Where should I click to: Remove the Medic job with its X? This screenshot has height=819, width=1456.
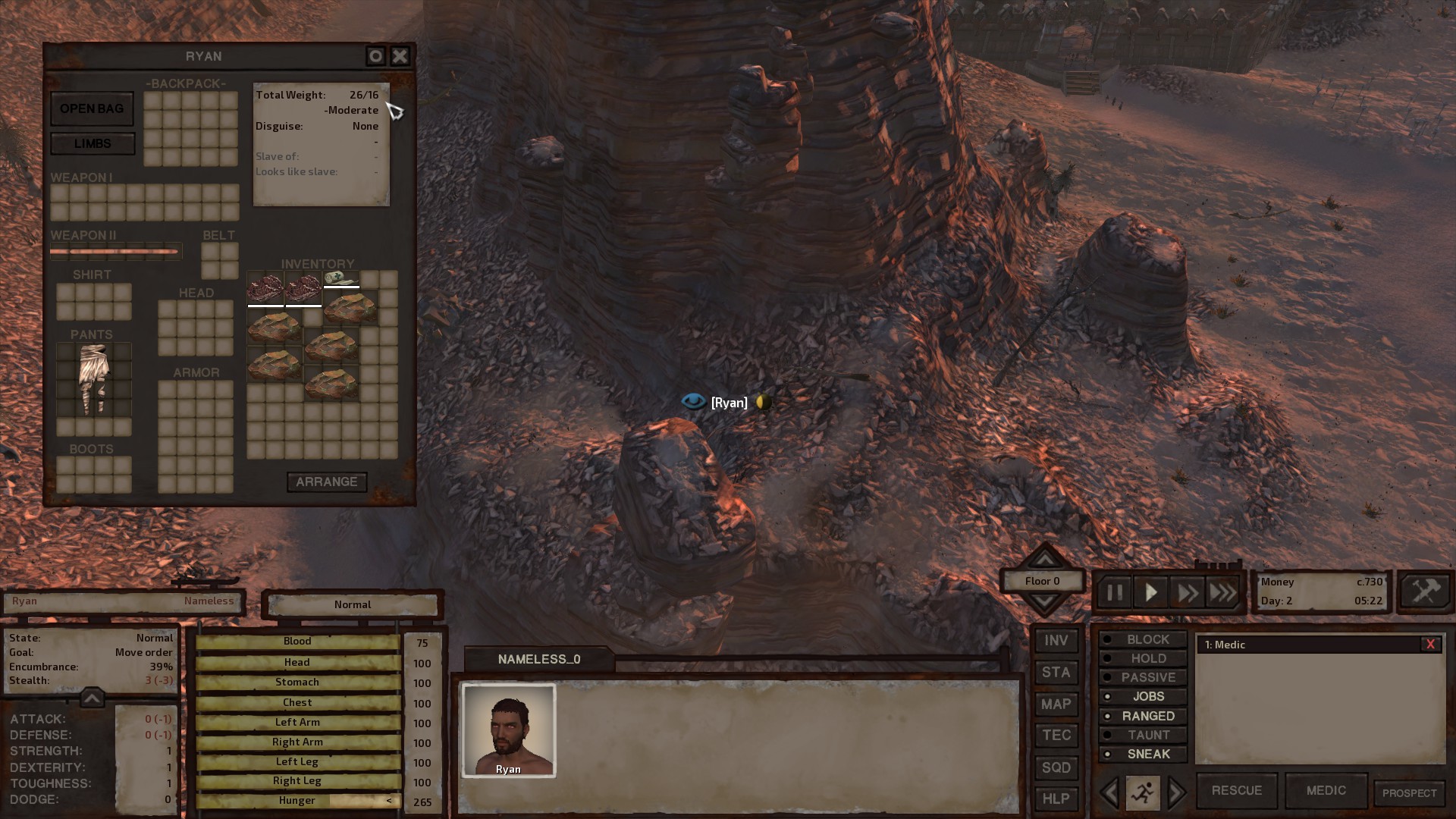pyautogui.click(x=1430, y=645)
